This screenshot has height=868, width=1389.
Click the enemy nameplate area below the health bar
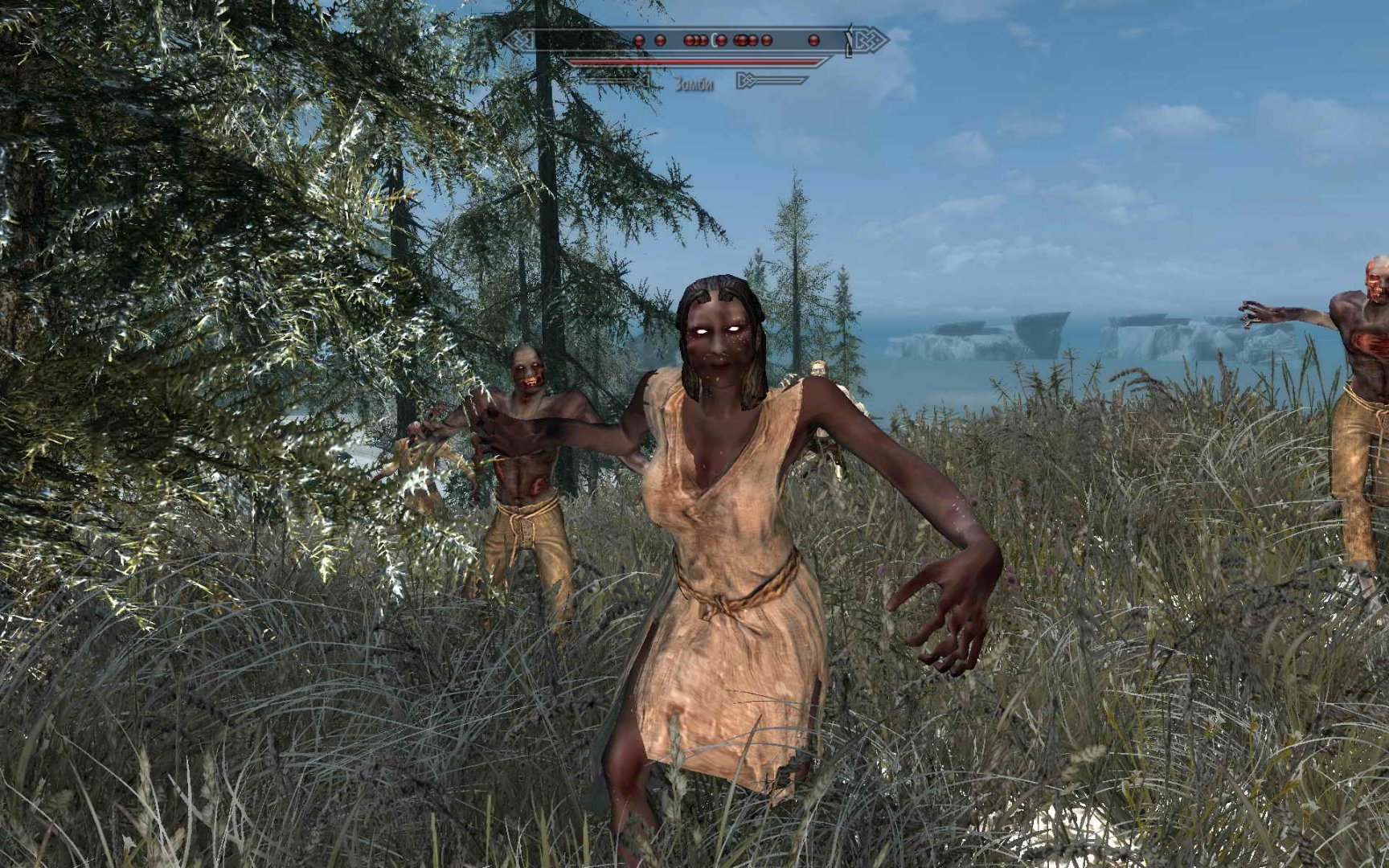pyautogui.click(x=696, y=80)
